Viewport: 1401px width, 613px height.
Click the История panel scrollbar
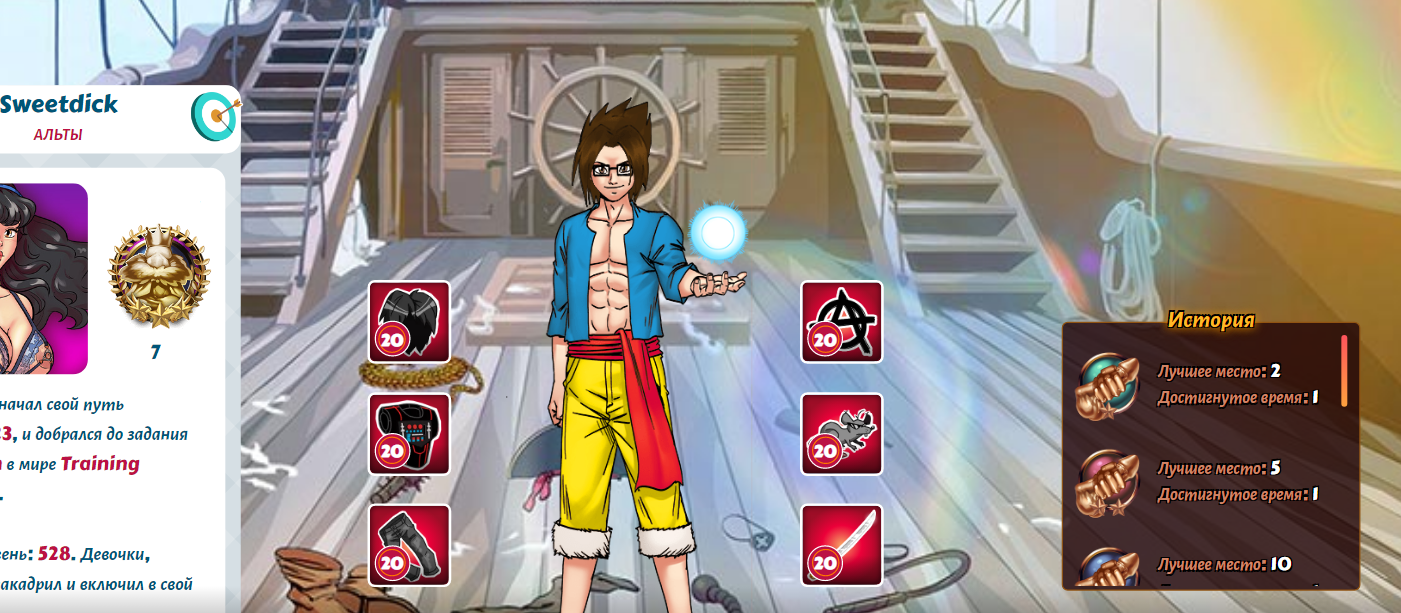[x=1344, y=371]
